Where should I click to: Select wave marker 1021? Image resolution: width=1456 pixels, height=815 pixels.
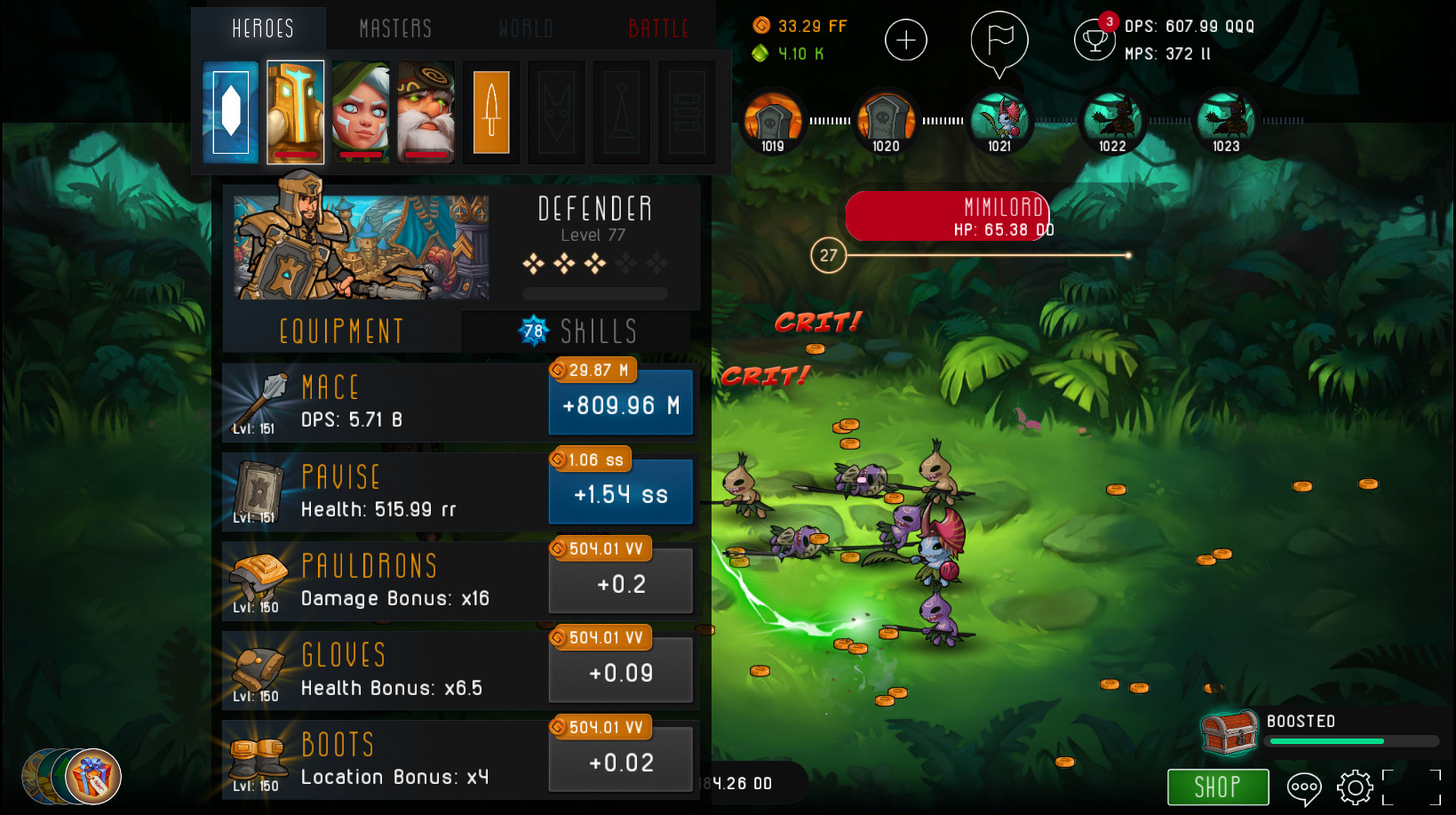[x=999, y=120]
